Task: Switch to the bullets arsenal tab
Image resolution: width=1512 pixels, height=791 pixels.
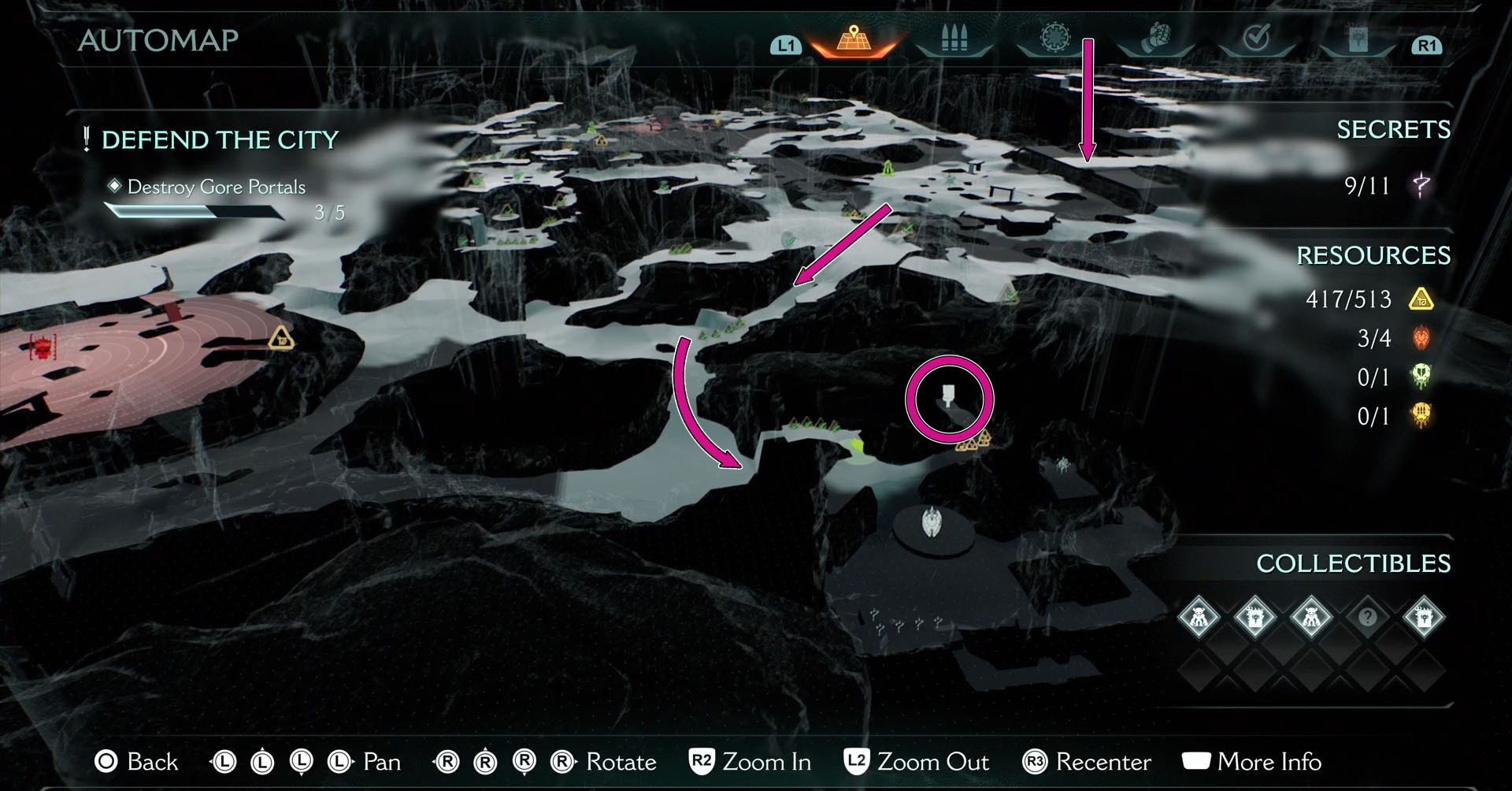Action: click(x=954, y=39)
